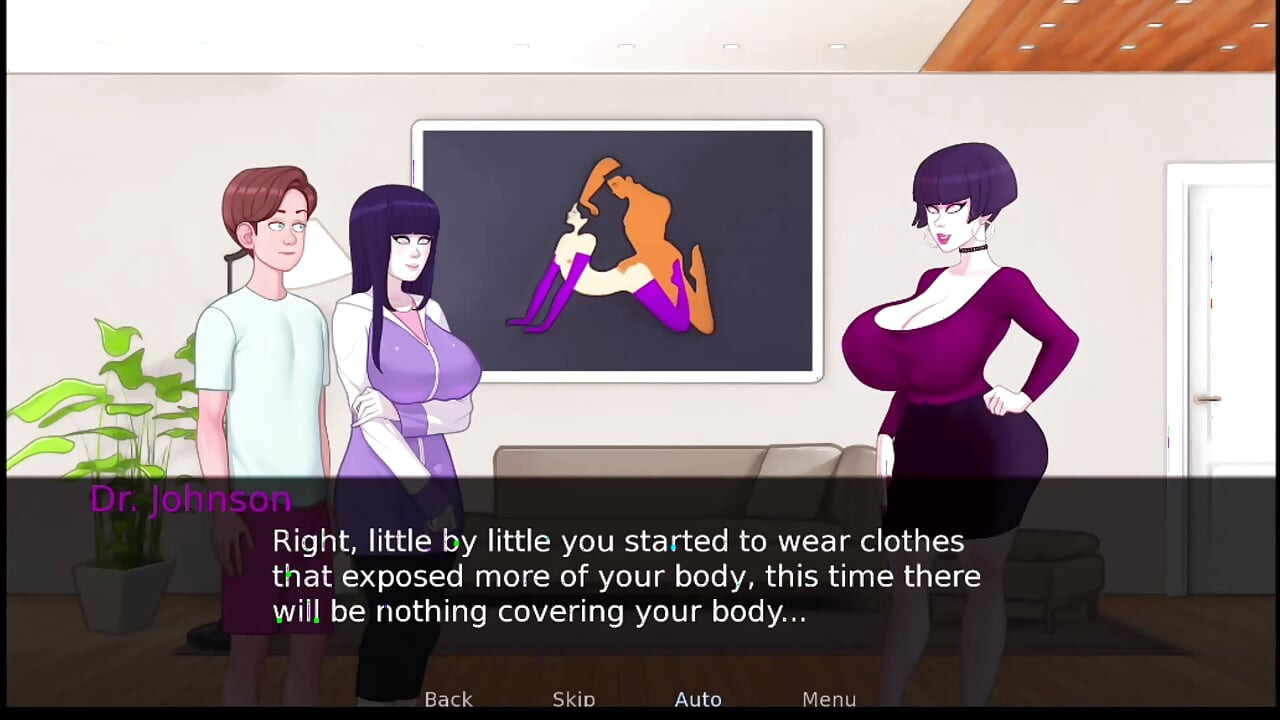This screenshot has height=720, width=1280.
Task: Click the word 'Auto' highlighted in blue
Action: [698, 699]
